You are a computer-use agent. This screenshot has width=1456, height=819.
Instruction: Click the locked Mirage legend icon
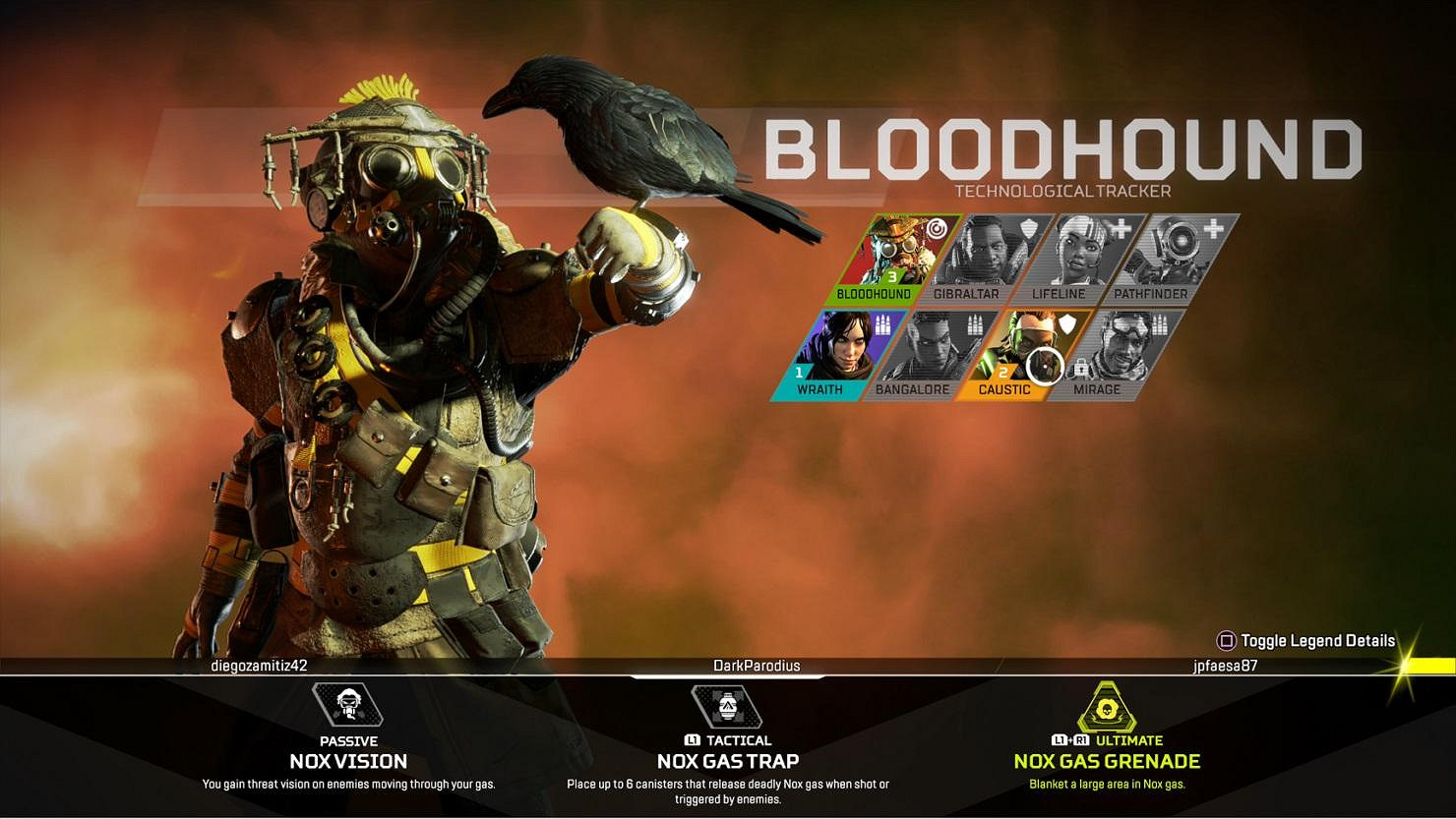1122,346
